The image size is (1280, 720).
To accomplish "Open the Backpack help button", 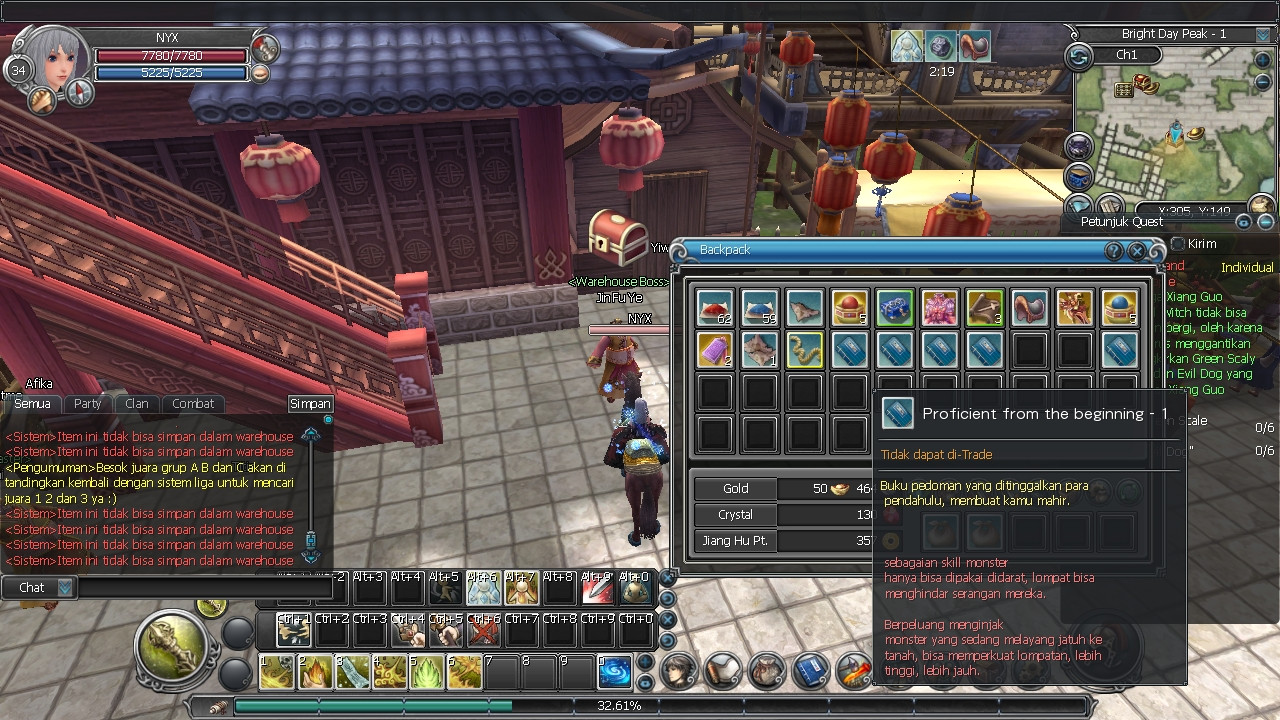I will tap(1114, 251).
